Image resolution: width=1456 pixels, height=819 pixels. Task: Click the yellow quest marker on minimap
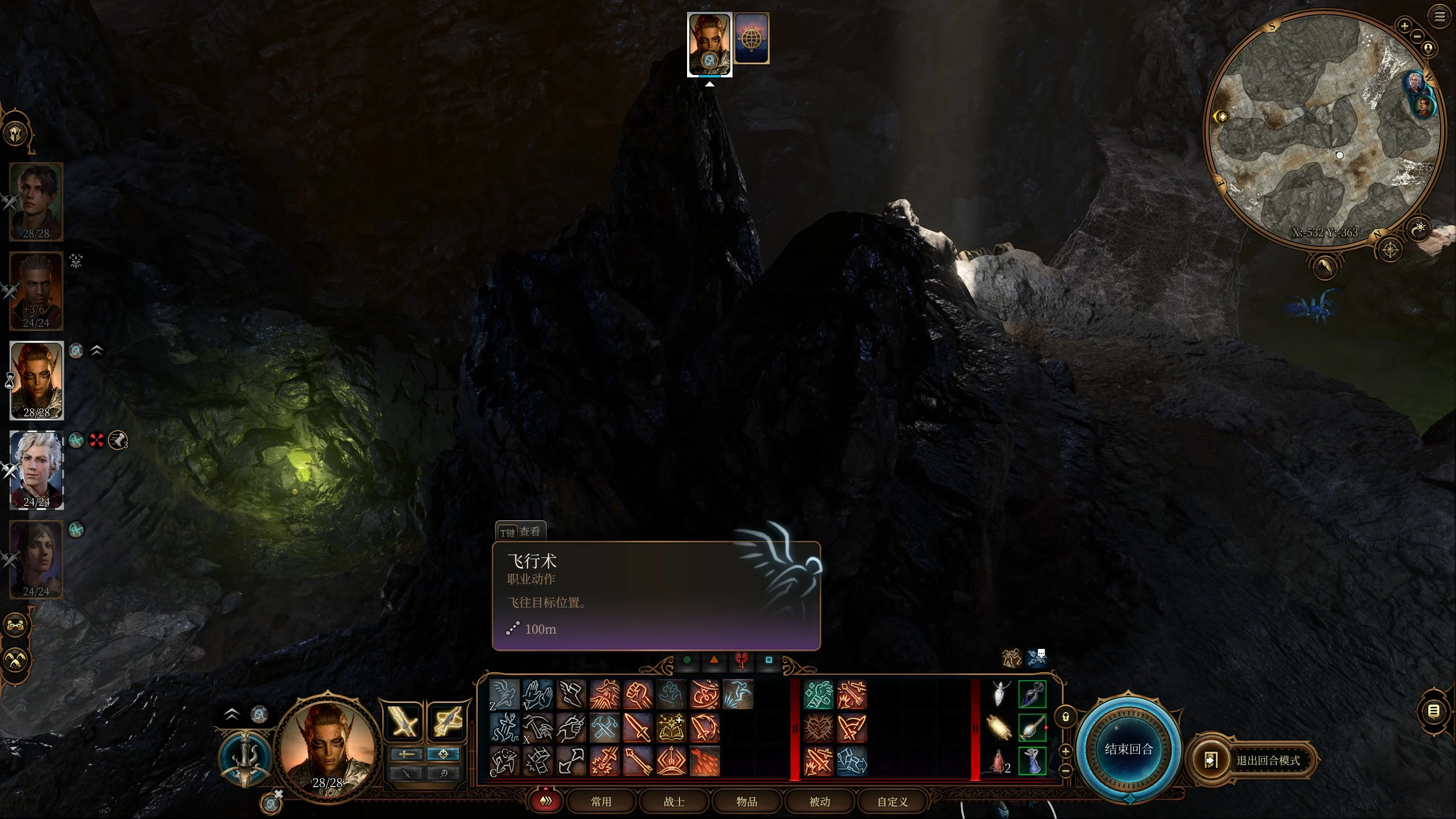coord(1221,117)
